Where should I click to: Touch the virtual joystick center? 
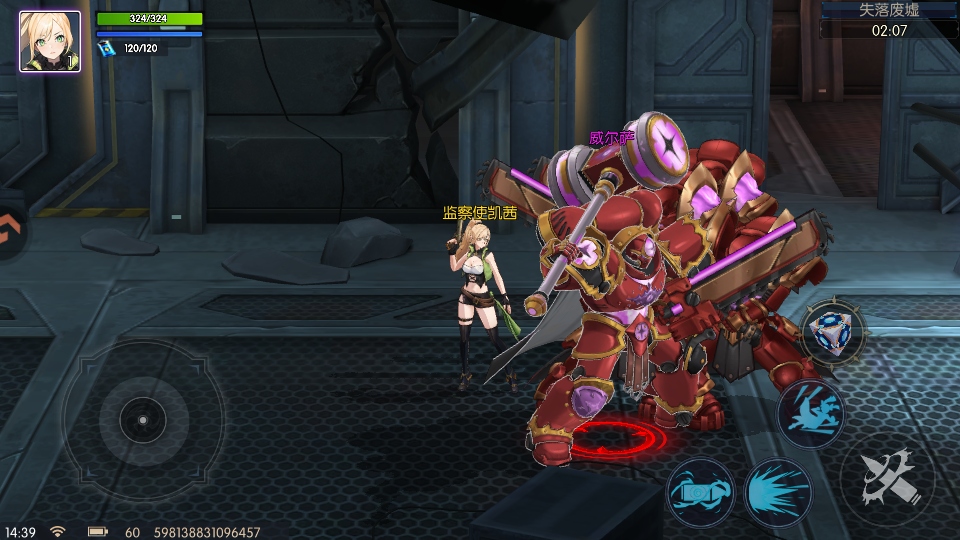point(143,420)
